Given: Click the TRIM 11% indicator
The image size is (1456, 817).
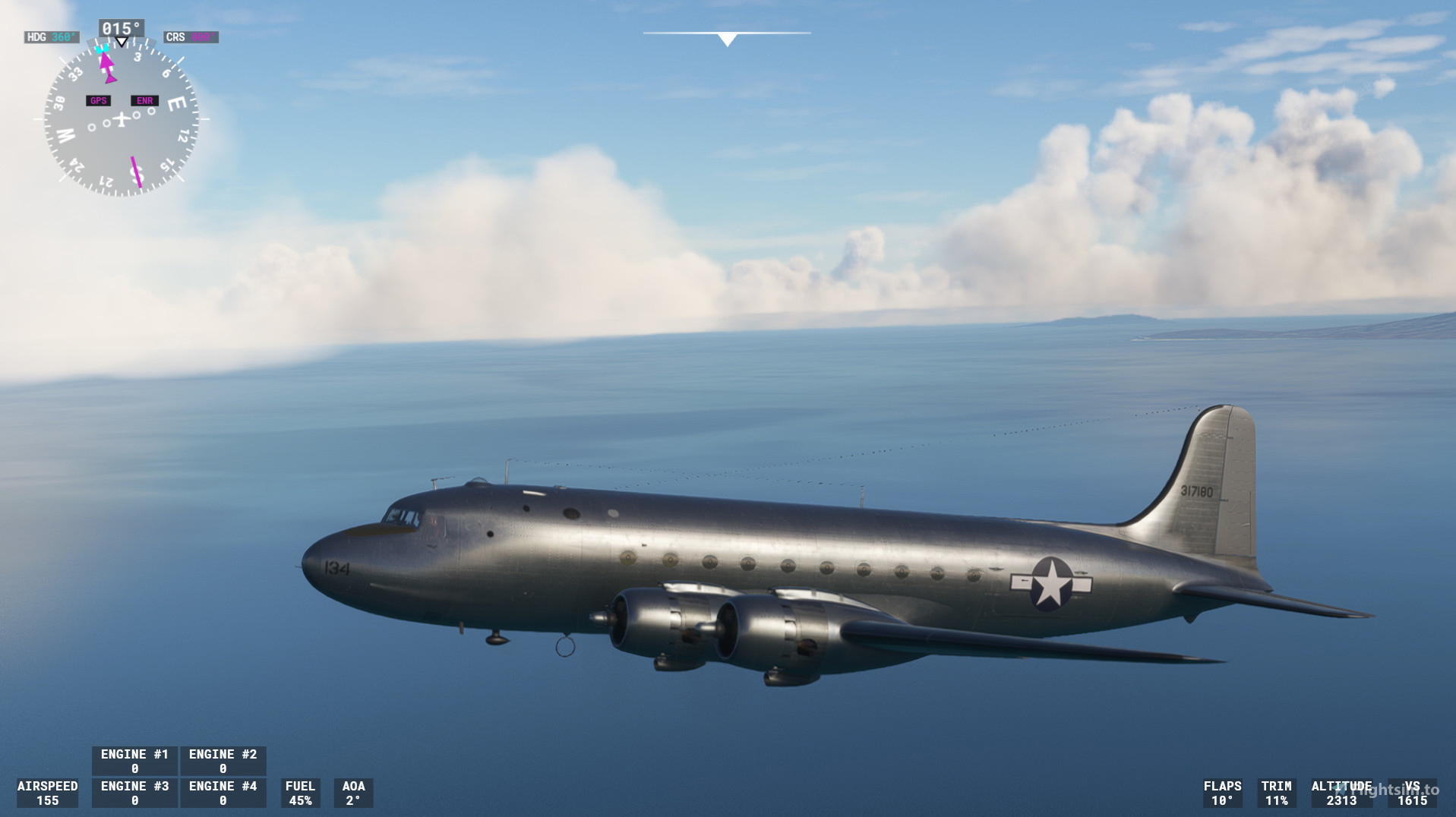Looking at the screenshot, I should tap(1276, 792).
